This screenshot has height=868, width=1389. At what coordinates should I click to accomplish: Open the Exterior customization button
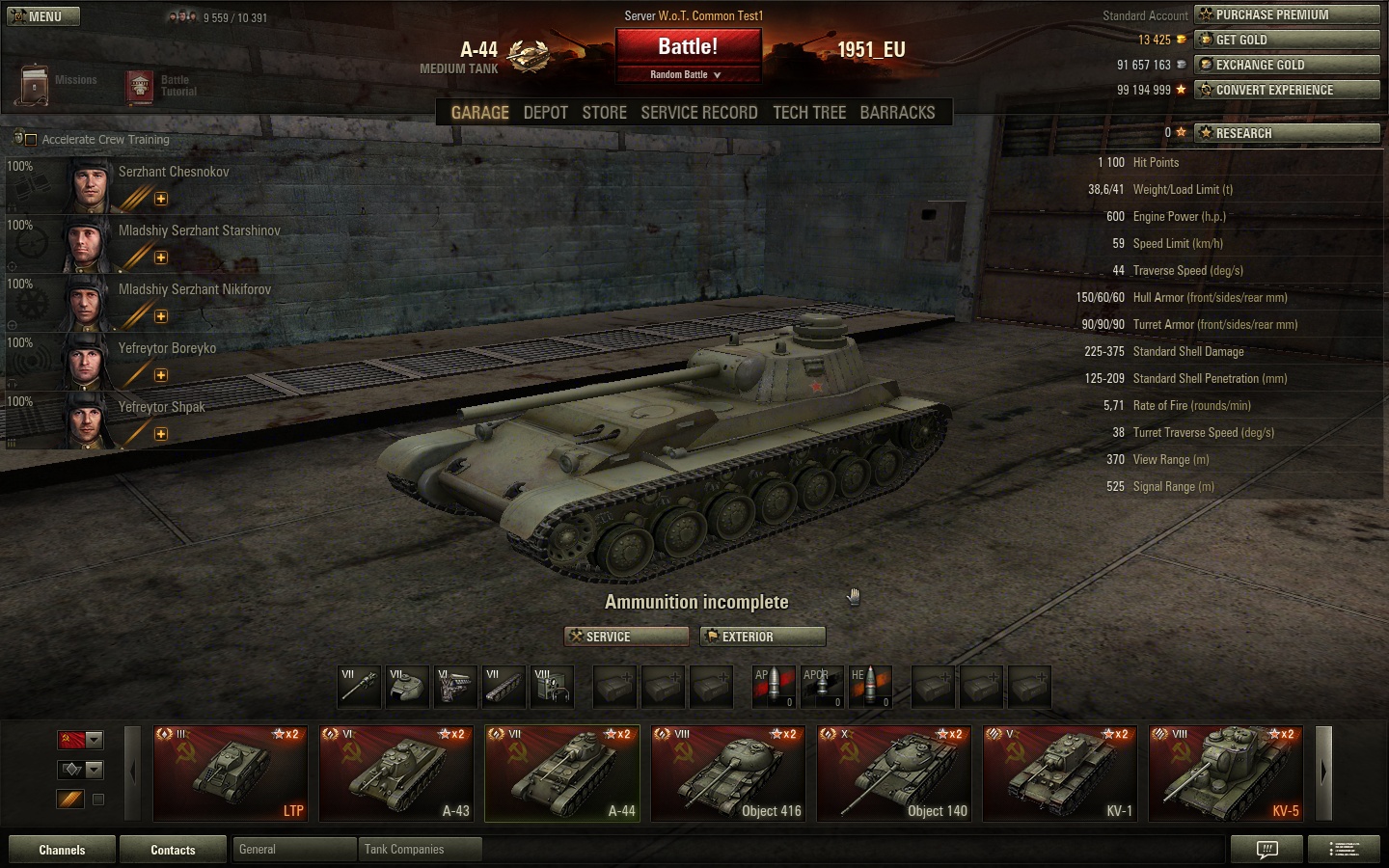(x=763, y=637)
